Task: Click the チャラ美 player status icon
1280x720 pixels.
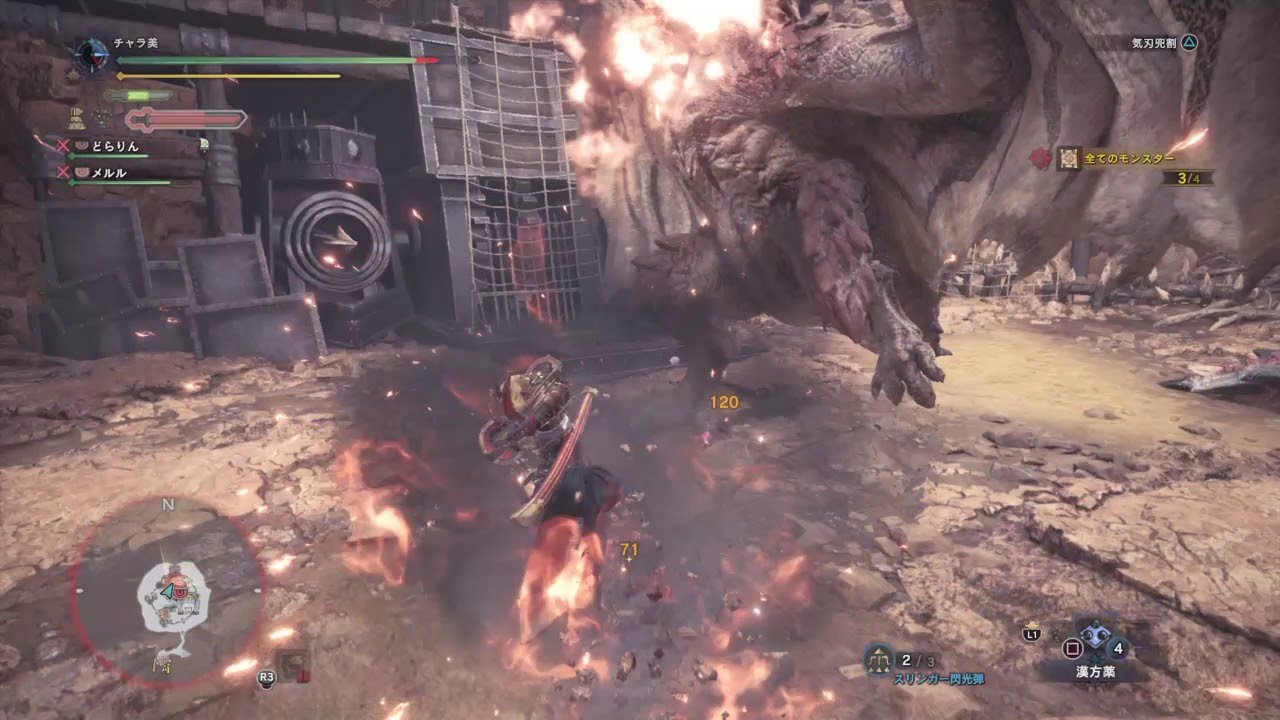Action: pos(92,54)
